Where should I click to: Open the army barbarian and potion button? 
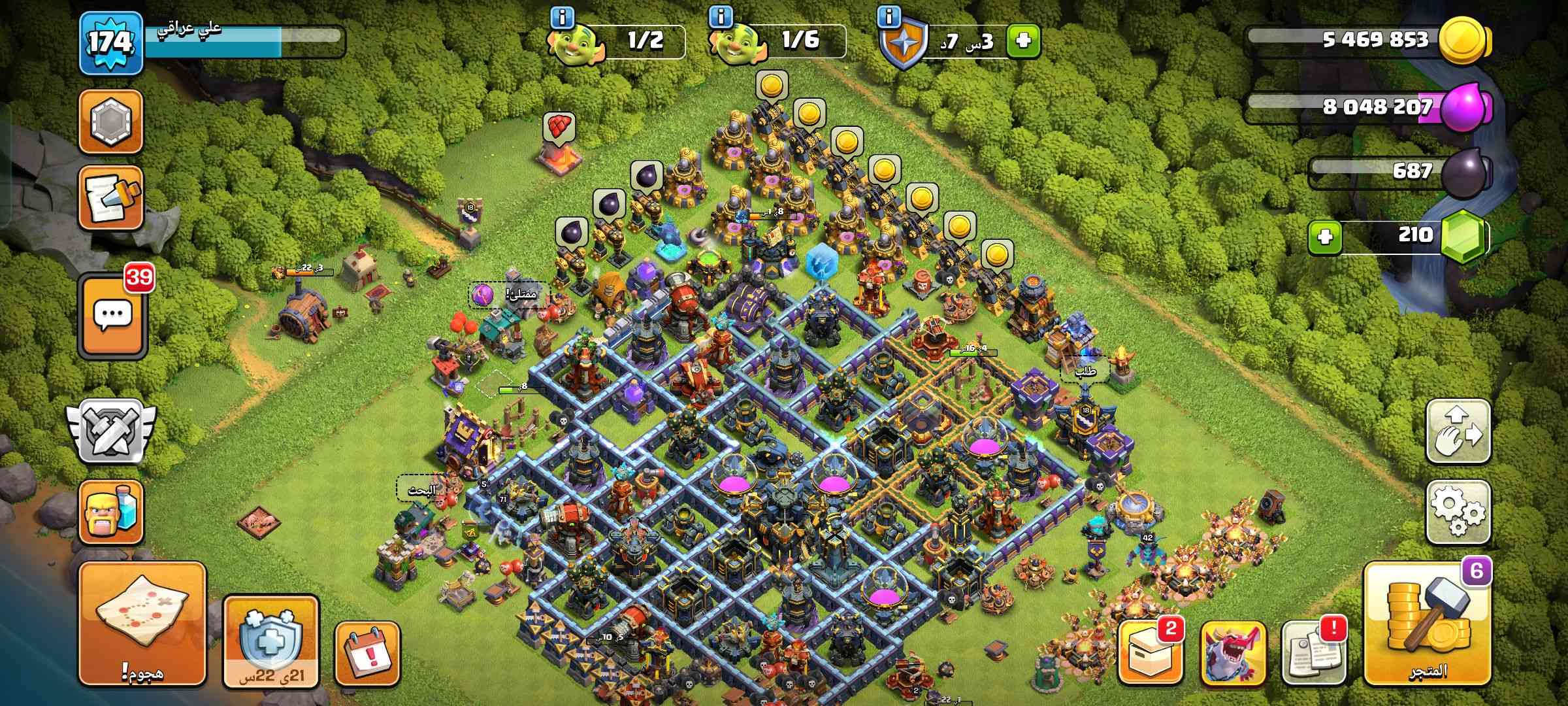click(111, 513)
